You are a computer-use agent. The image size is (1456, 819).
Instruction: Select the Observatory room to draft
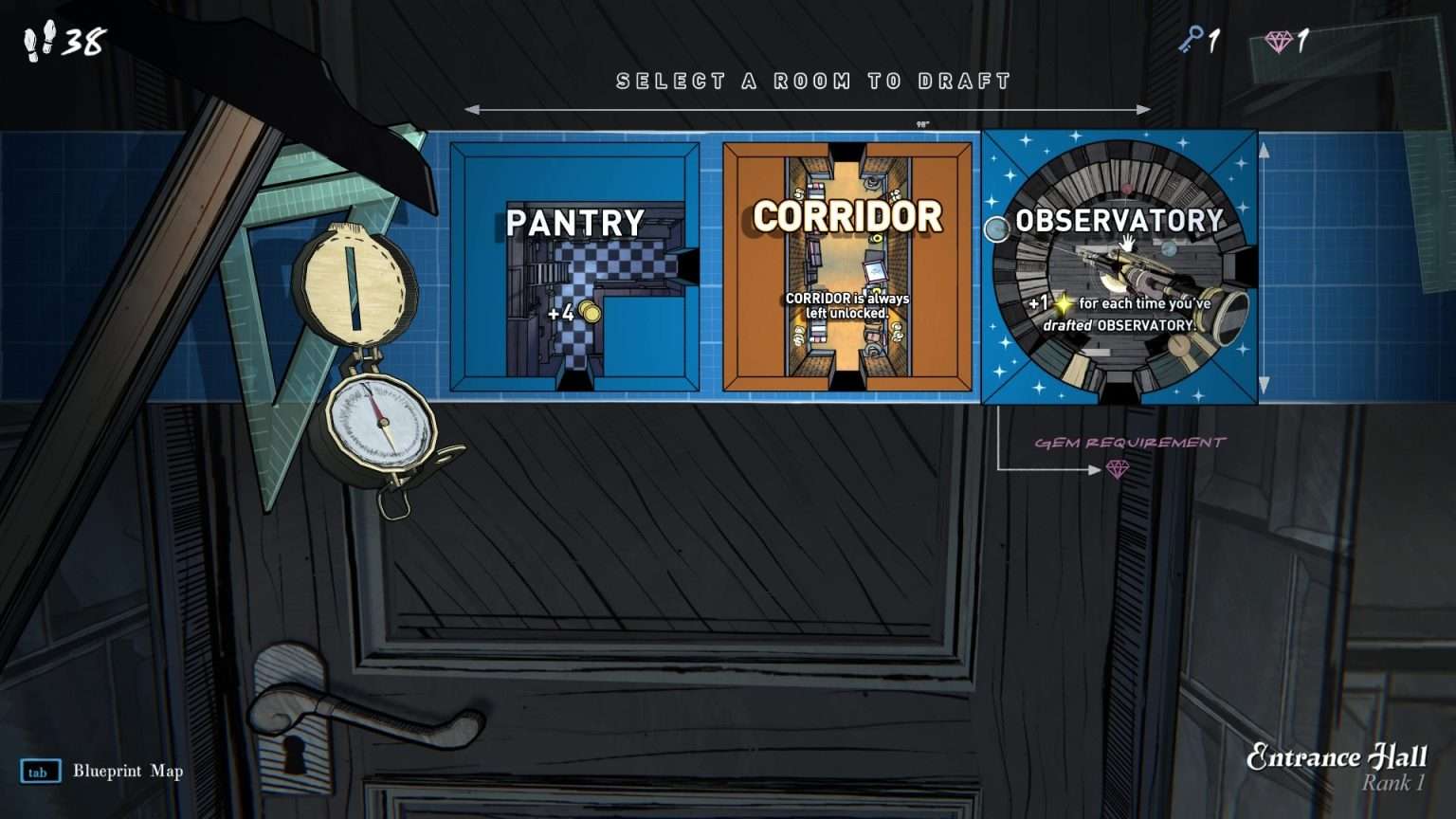[1119, 268]
